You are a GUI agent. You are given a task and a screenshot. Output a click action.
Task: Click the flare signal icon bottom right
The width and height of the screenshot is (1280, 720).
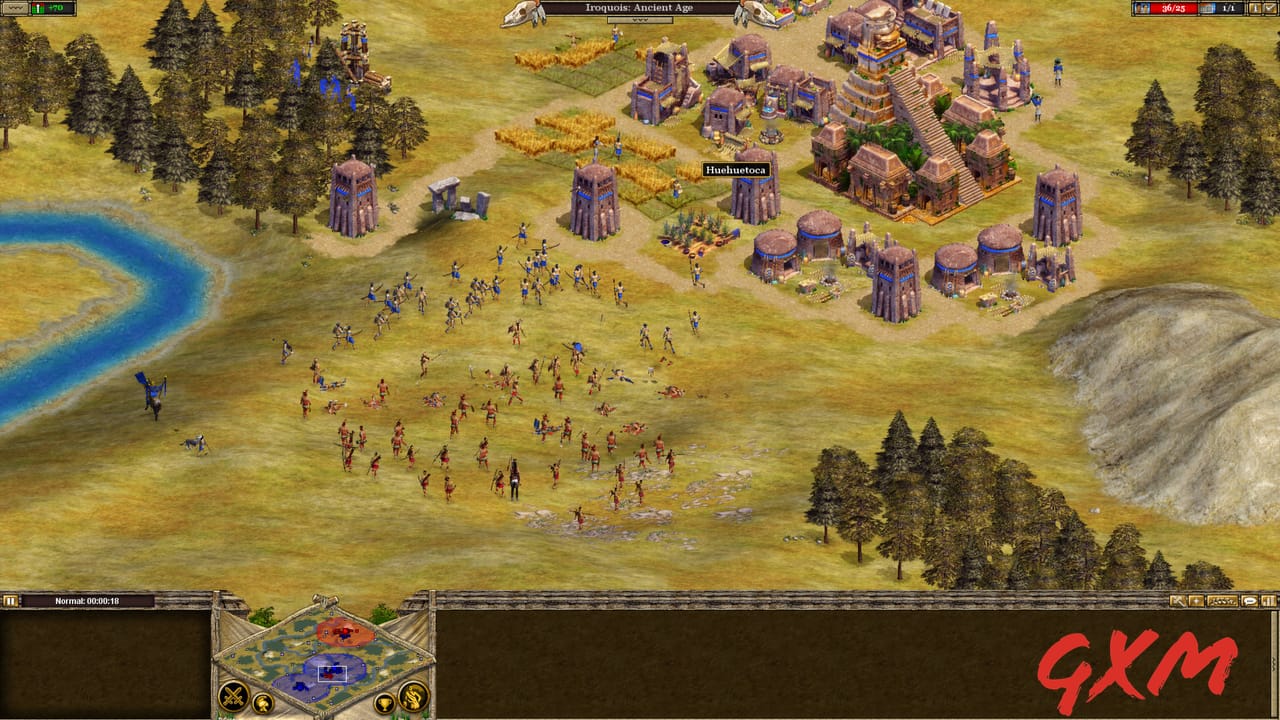point(1196,601)
